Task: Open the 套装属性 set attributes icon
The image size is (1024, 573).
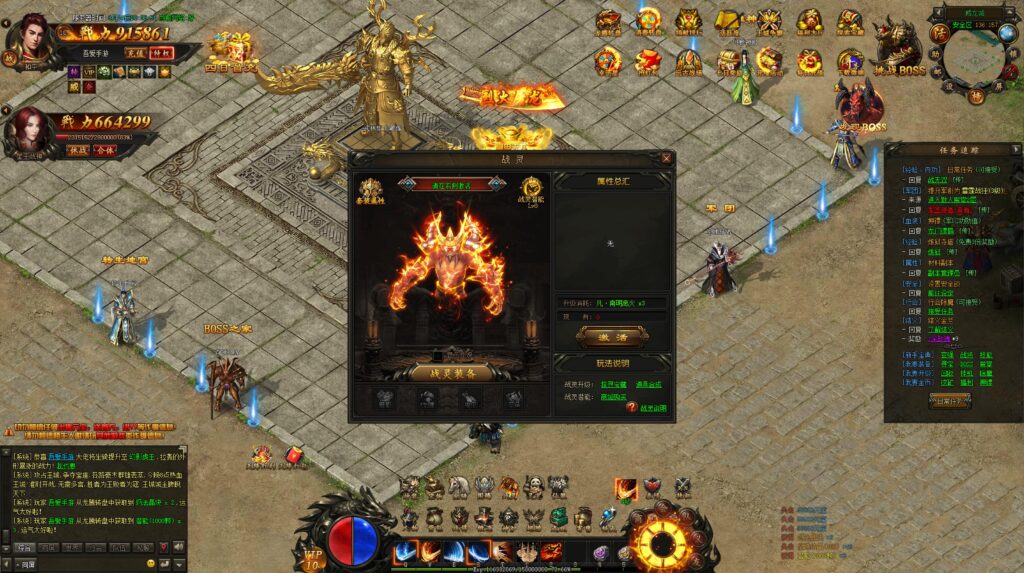Action: [x=372, y=191]
